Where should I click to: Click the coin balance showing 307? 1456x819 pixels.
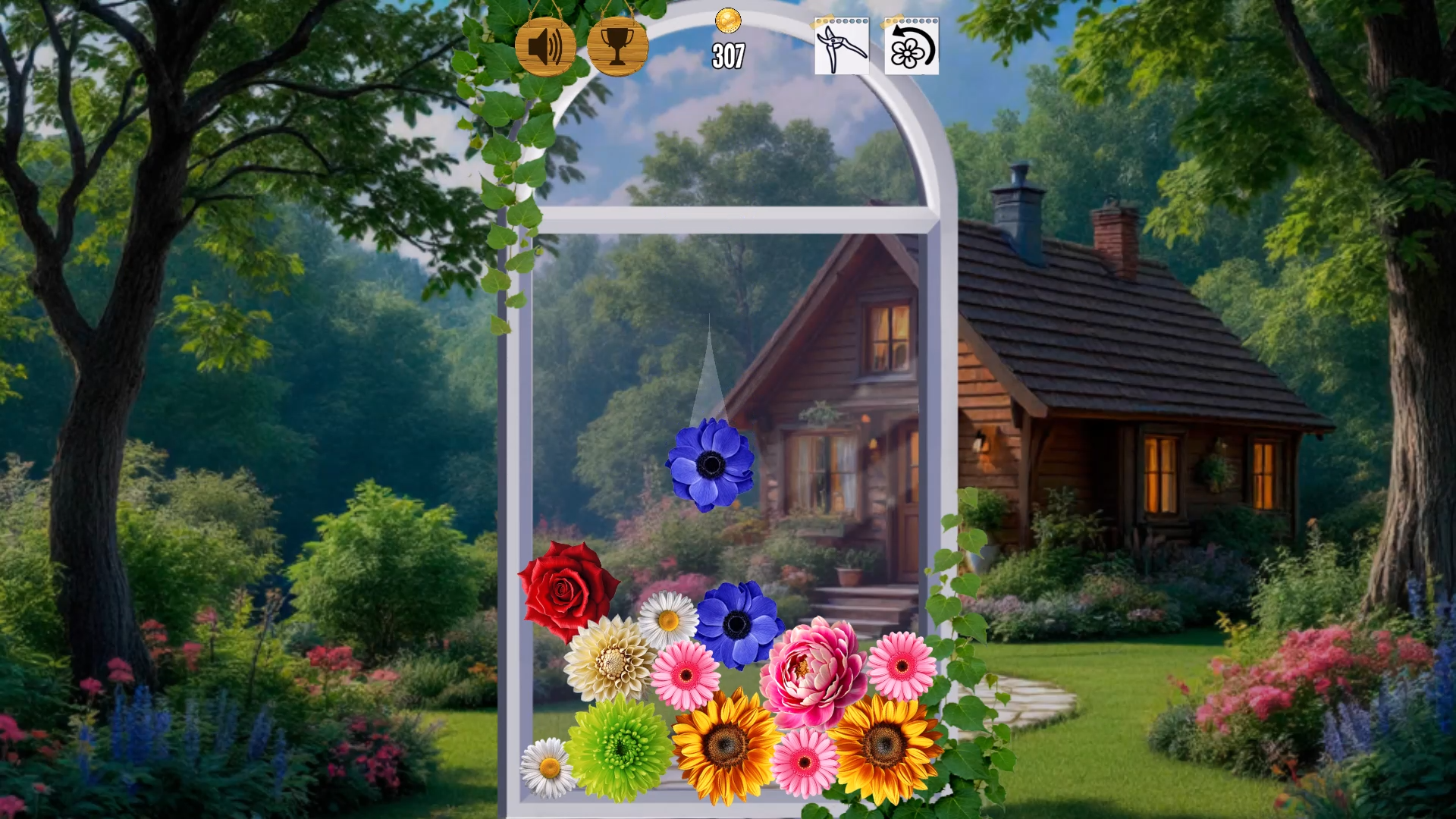[x=730, y=53]
